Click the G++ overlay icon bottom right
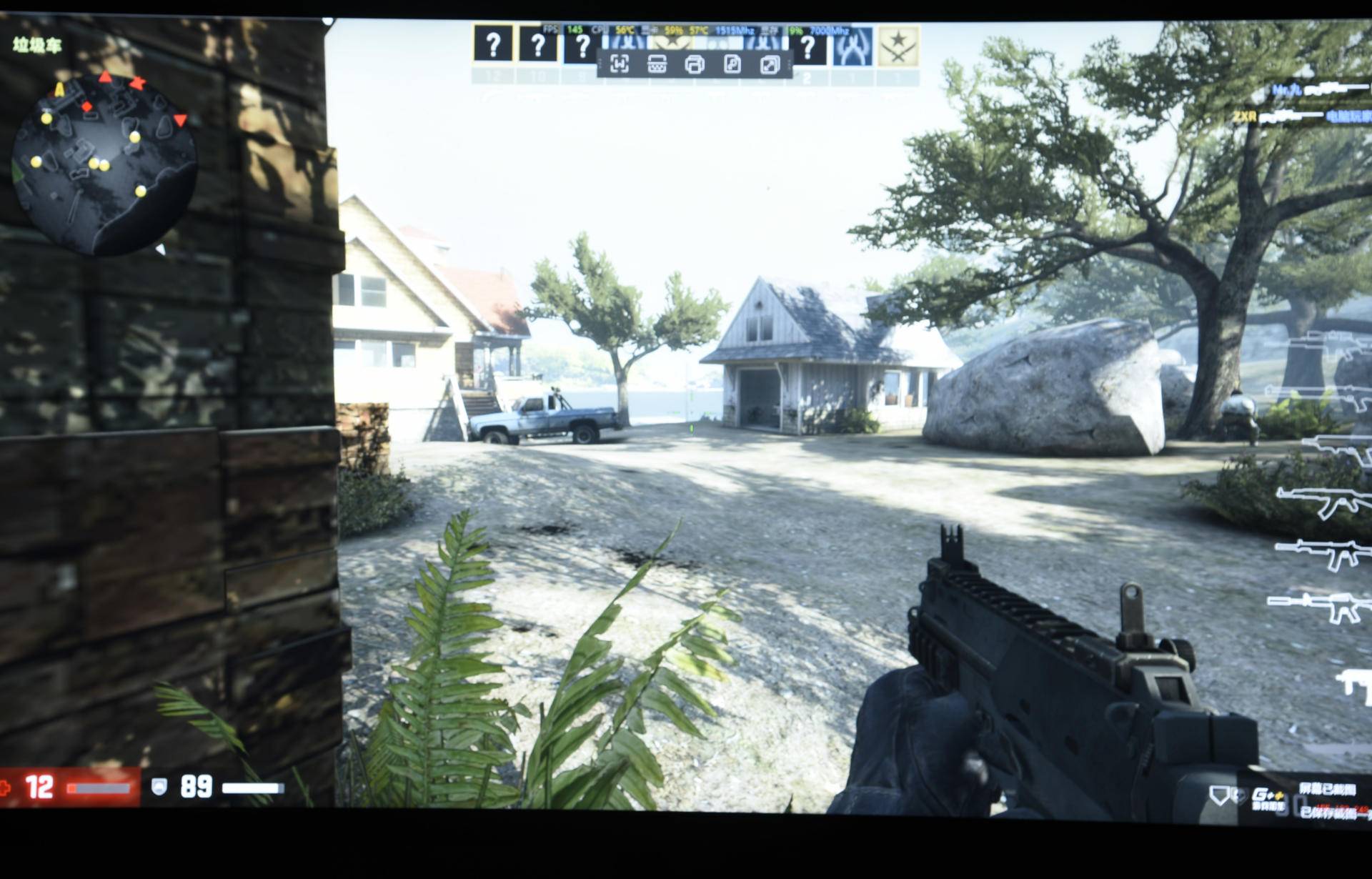The height and width of the screenshot is (879, 1372). coord(1268,795)
